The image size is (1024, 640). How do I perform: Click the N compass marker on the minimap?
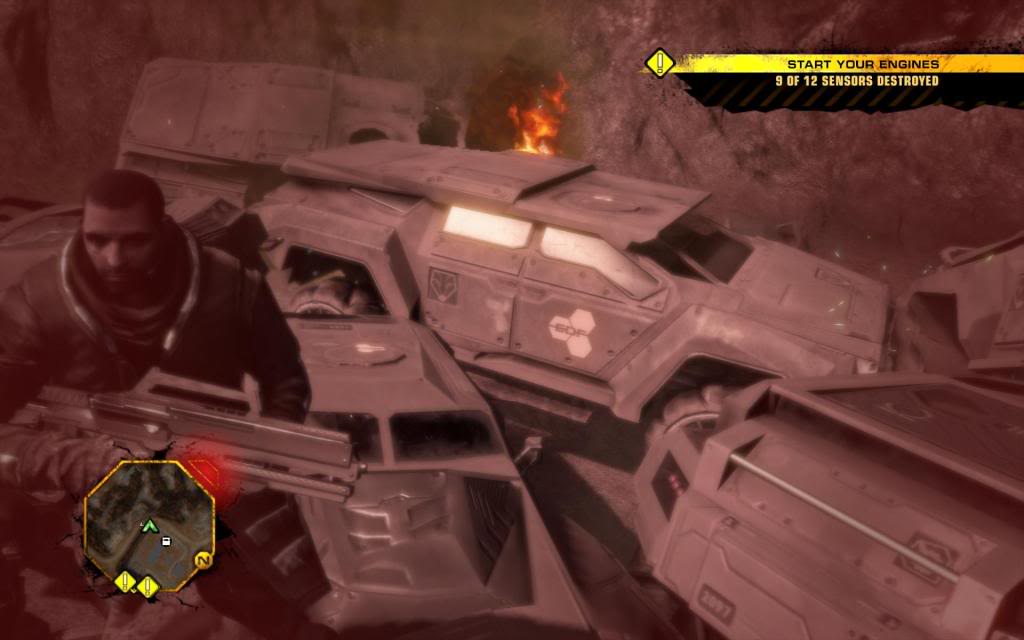(201, 562)
